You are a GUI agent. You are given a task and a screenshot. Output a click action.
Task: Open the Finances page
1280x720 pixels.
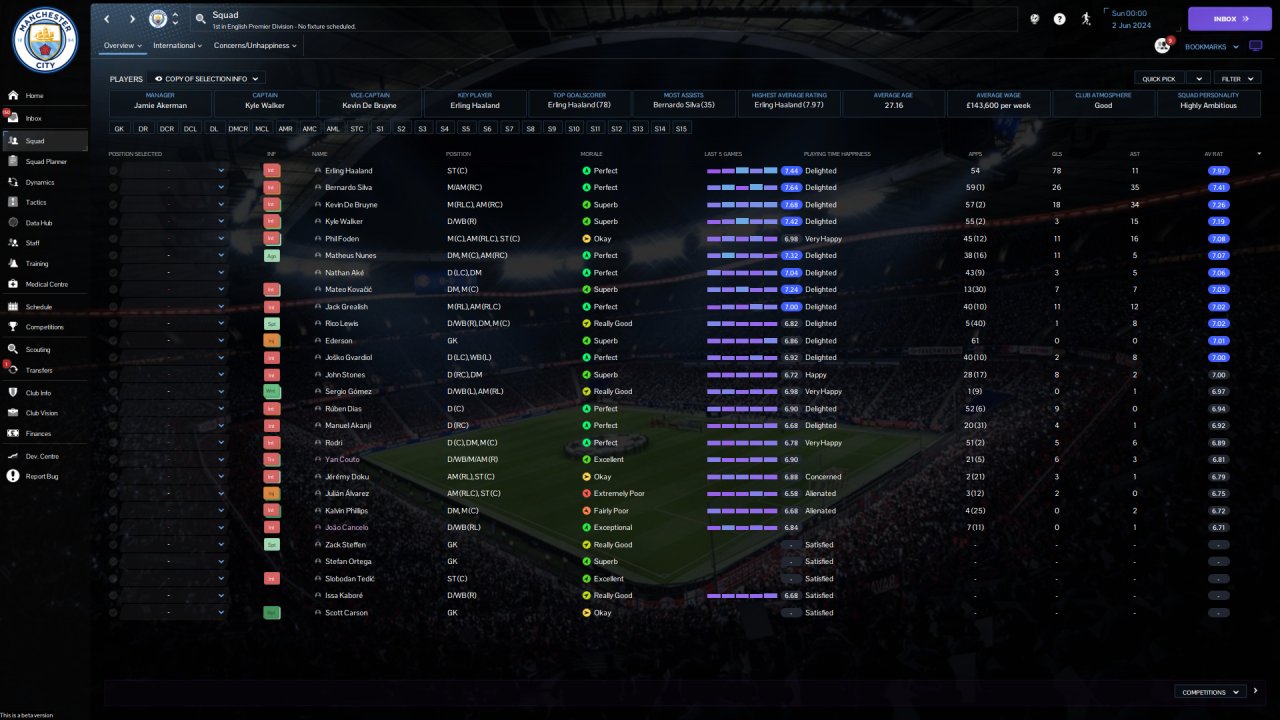[x=38, y=433]
